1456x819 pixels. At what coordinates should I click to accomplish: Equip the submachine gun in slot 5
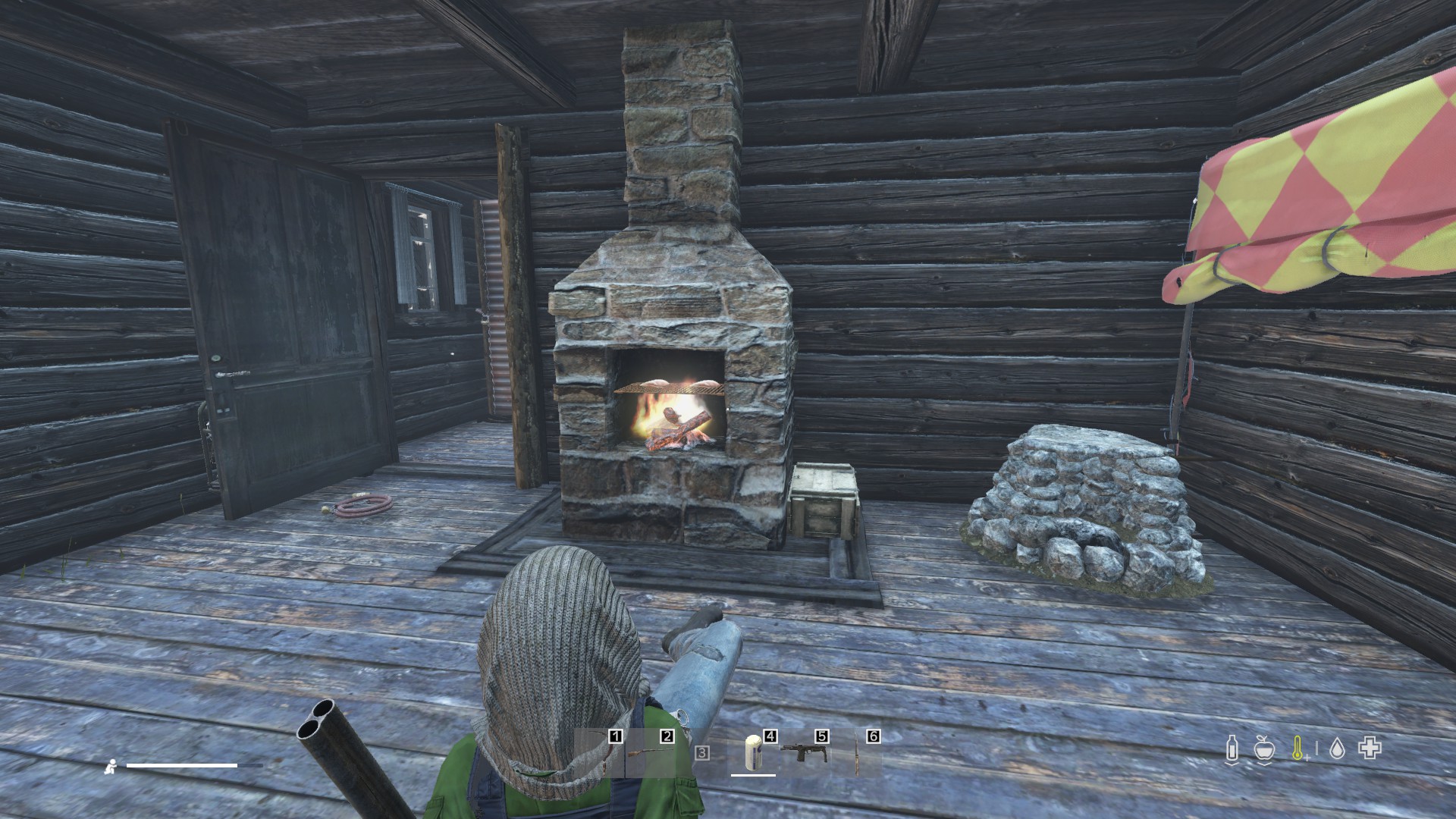tap(804, 754)
